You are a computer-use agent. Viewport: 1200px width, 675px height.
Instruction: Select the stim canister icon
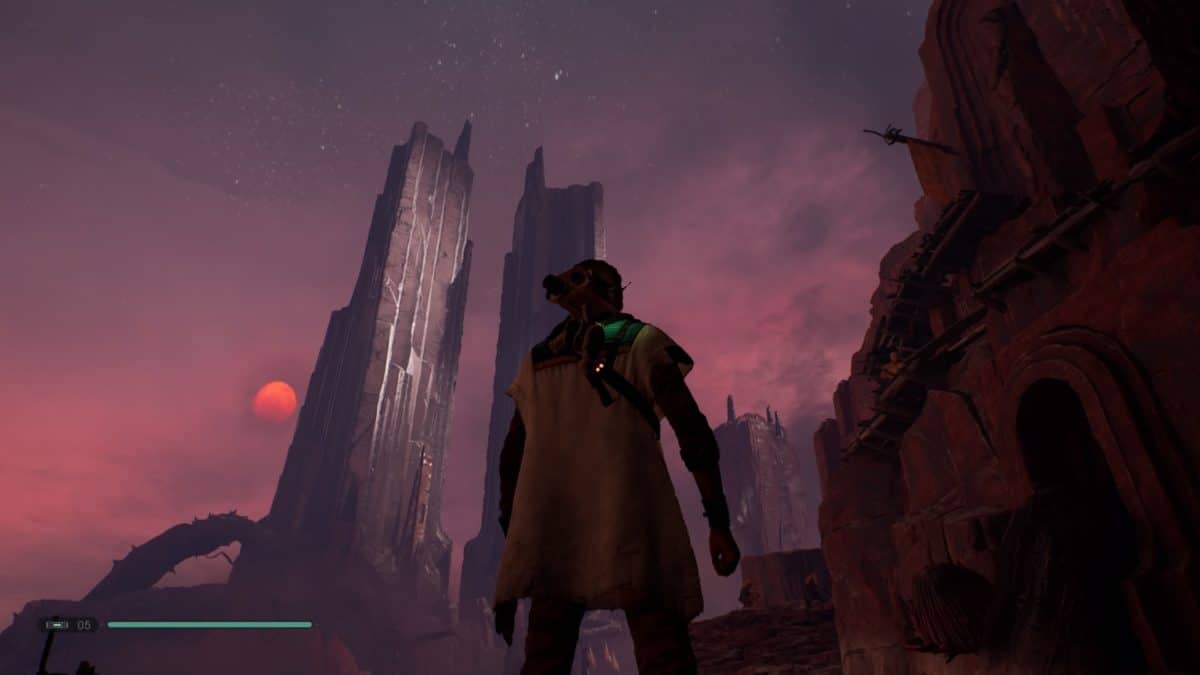coord(56,625)
